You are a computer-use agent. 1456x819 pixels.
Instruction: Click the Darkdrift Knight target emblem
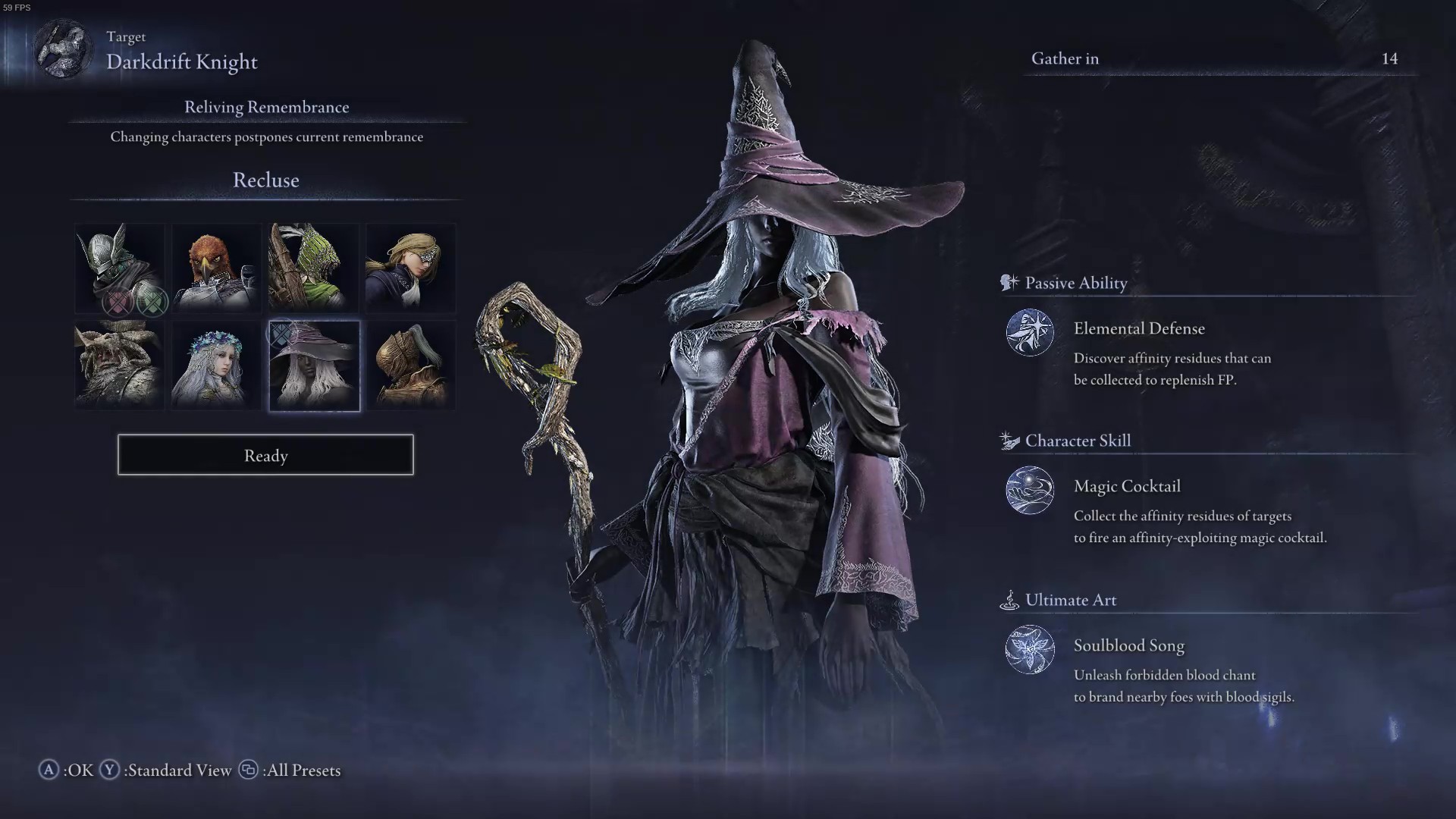(x=64, y=50)
